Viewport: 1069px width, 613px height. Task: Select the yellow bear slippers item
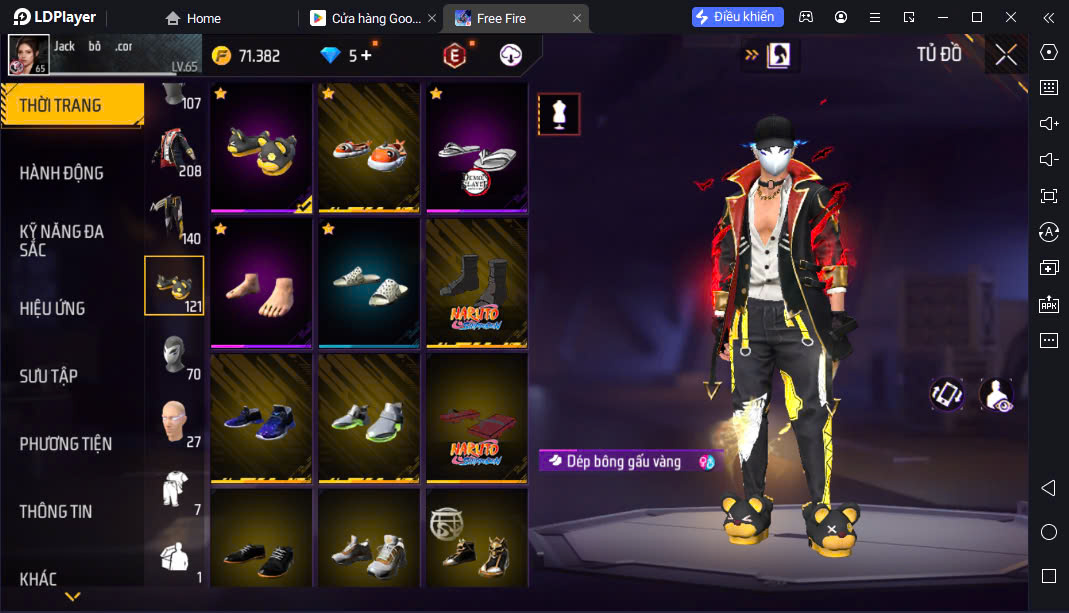coord(263,147)
